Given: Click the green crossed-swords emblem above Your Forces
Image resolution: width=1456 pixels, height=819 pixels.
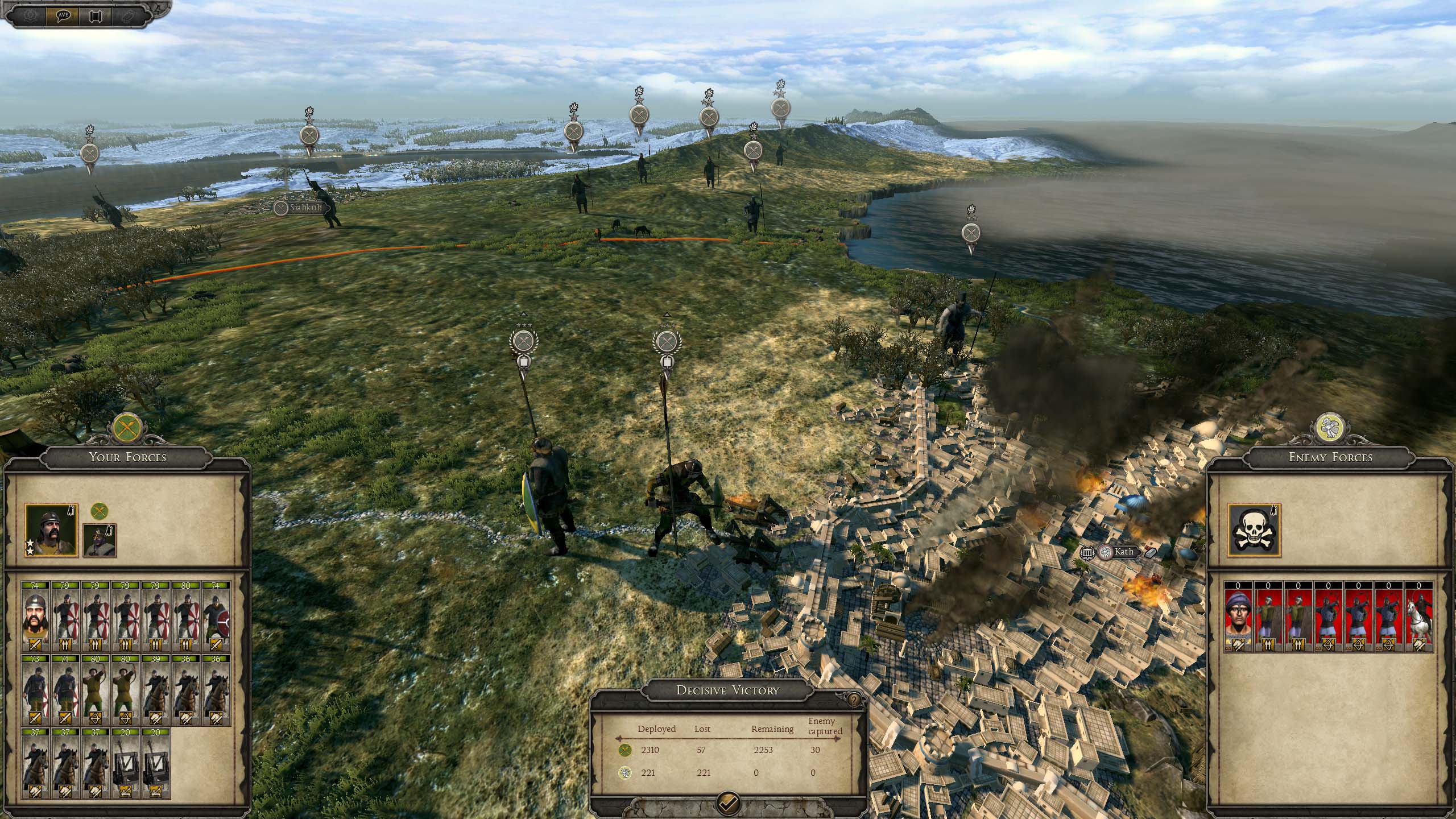Looking at the screenshot, I should point(127,428).
